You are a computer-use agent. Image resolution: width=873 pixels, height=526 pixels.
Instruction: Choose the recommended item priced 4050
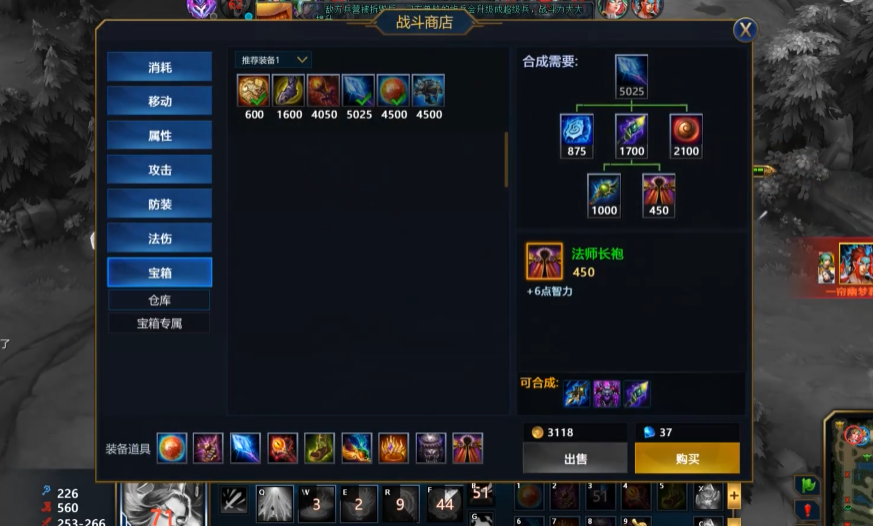tap(323, 91)
